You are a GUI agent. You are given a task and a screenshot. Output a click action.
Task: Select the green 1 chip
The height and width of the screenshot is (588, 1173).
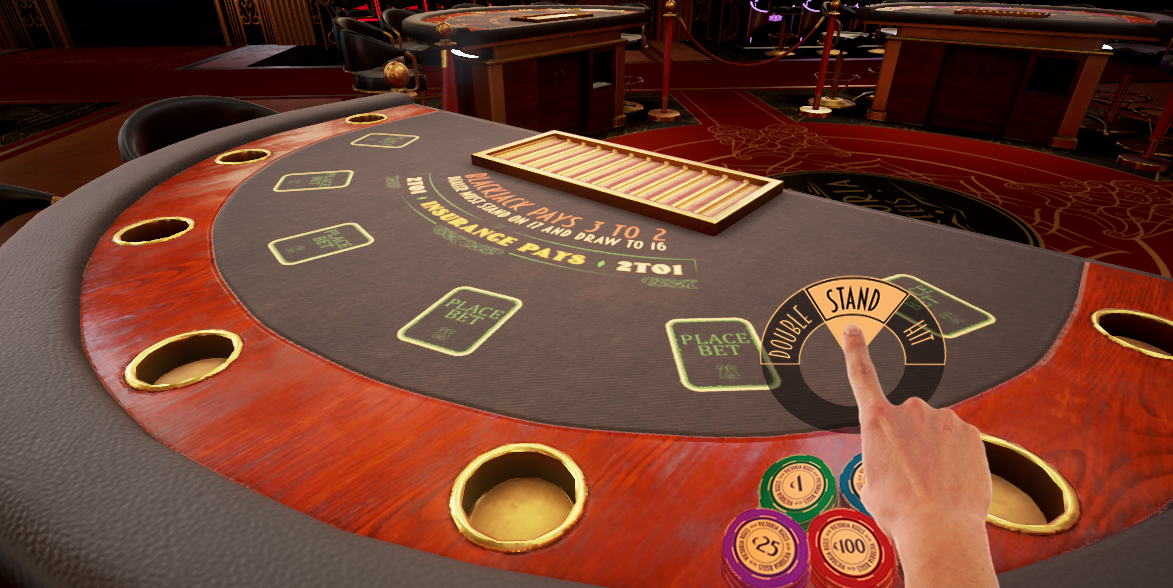797,485
